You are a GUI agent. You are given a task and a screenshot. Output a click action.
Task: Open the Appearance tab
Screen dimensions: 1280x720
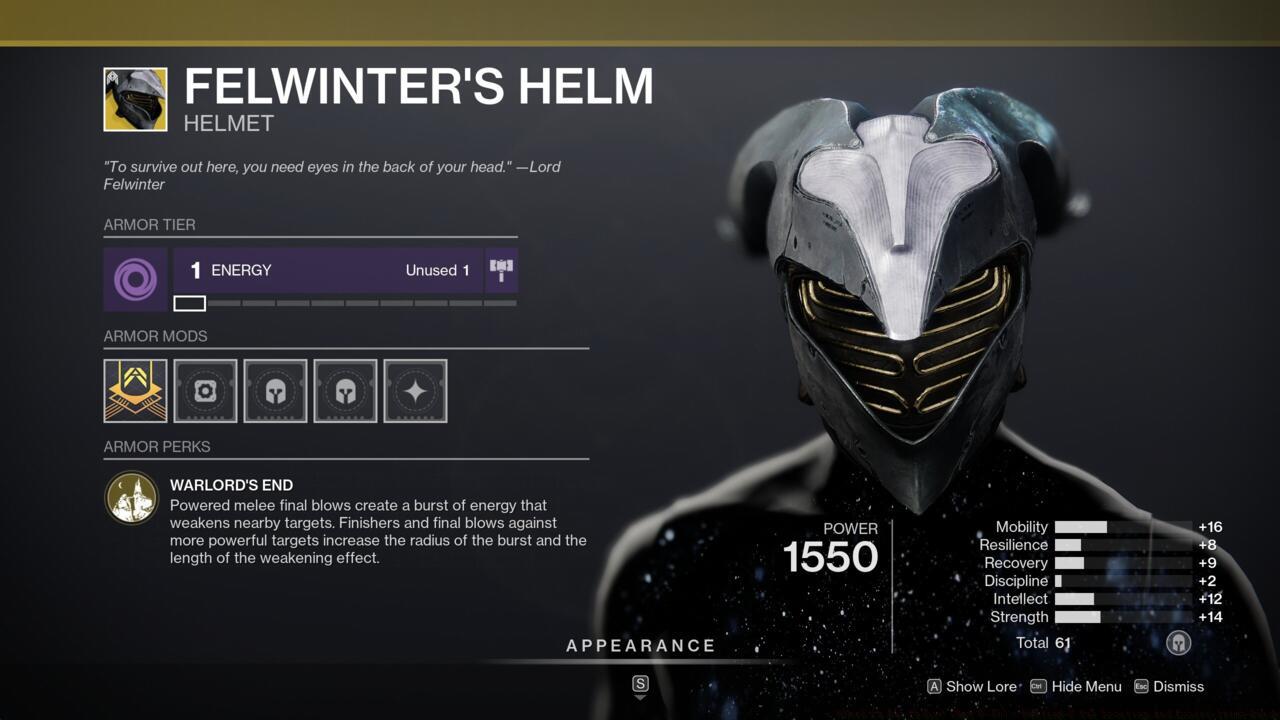coord(641,645)
